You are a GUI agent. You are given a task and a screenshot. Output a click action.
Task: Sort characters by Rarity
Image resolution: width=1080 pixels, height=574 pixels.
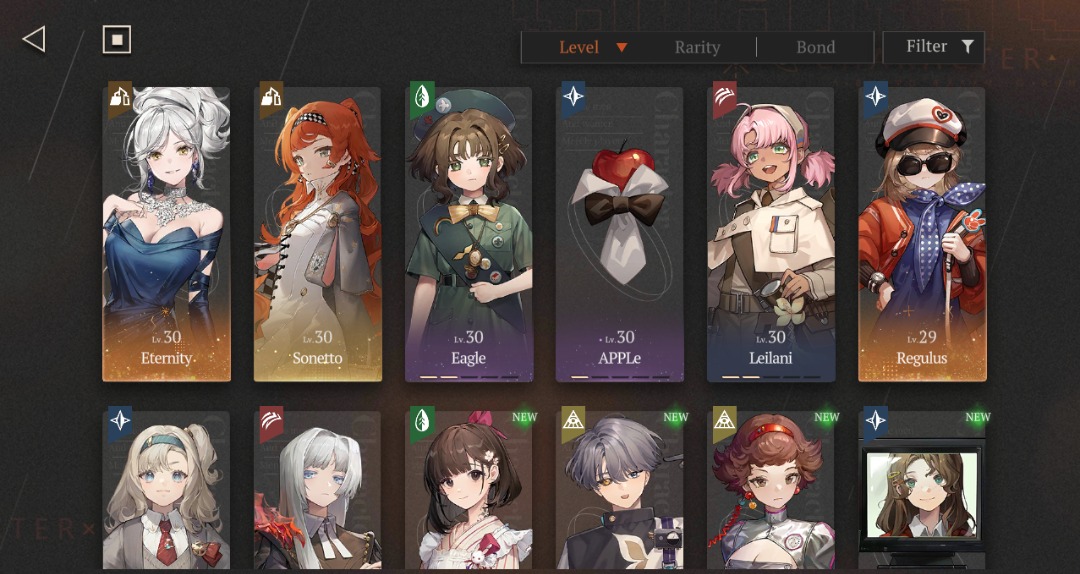[697, 47]
